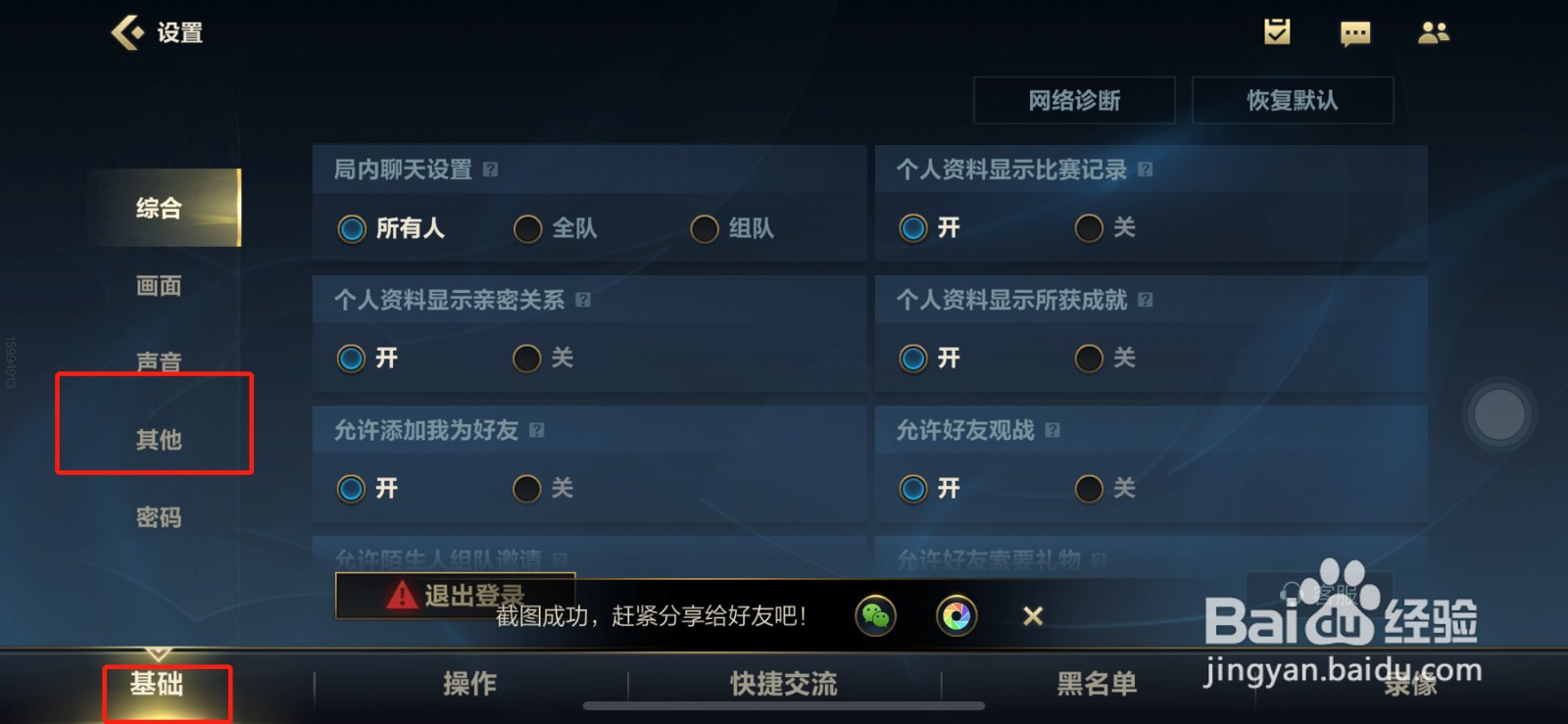
Task: Switch to the 操作 tab at bottom
Action: [470, 685]
